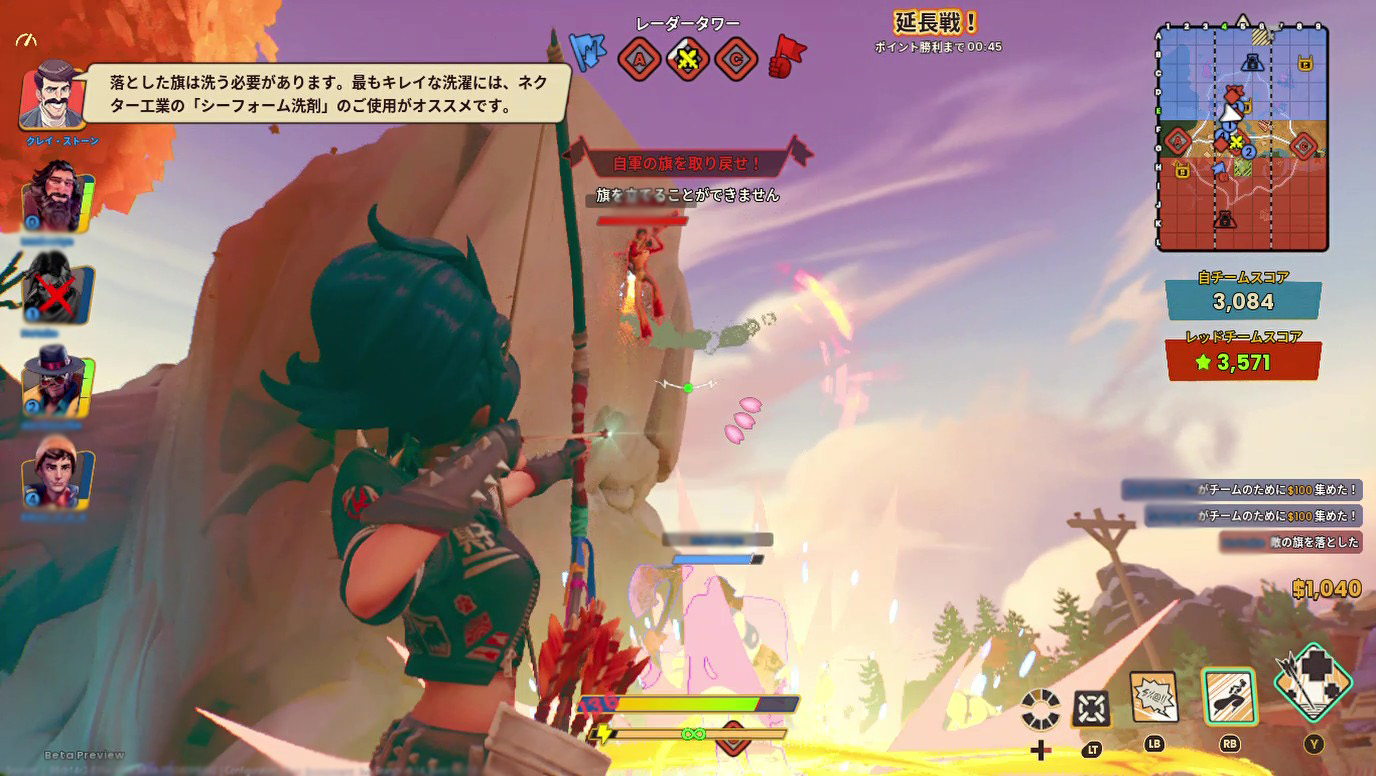Select control point C marker
This screenshot has width=1376, height=776.
point(736,59)
